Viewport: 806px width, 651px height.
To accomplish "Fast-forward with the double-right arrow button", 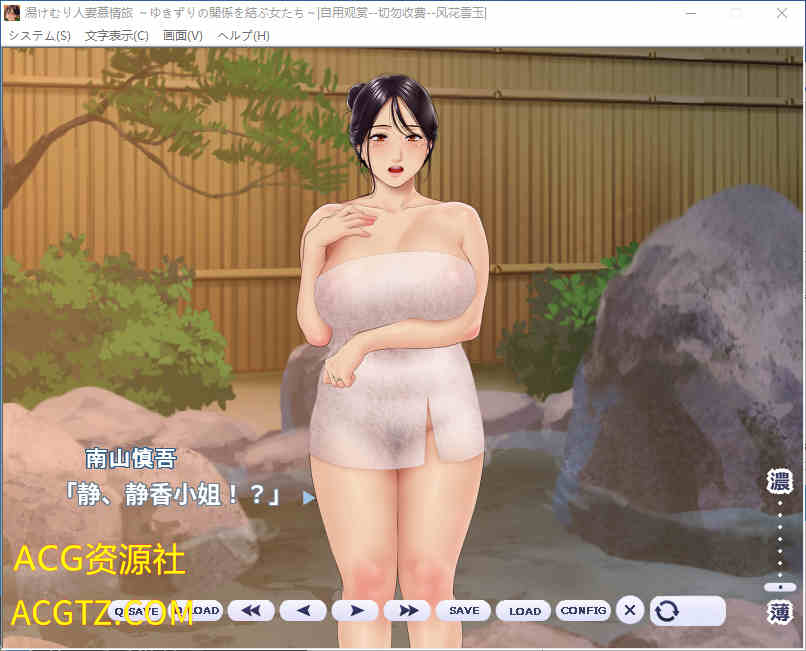I will pyautogui.click(x=407, y=610).
